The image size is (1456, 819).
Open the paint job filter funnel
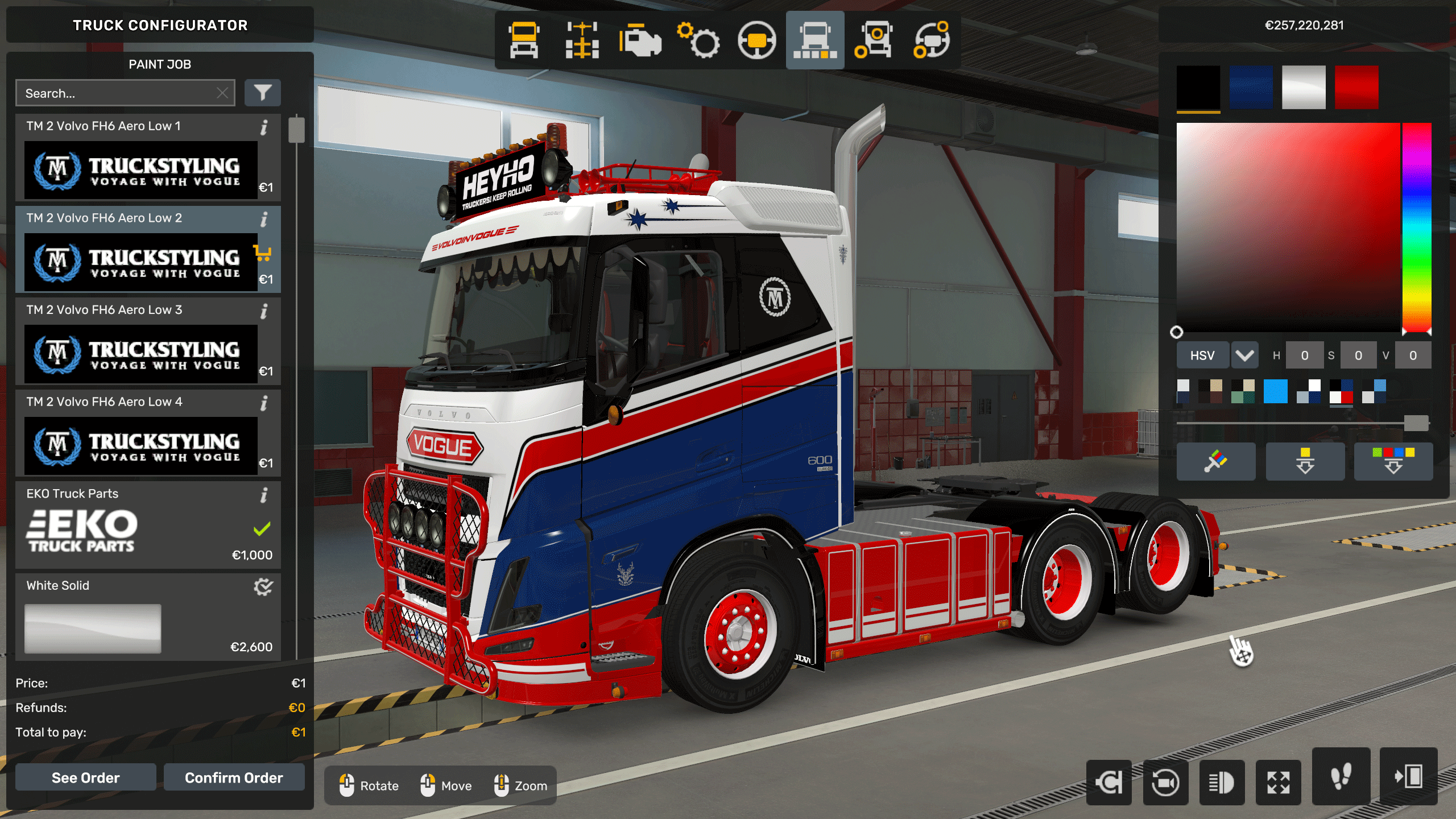point(262,93)
